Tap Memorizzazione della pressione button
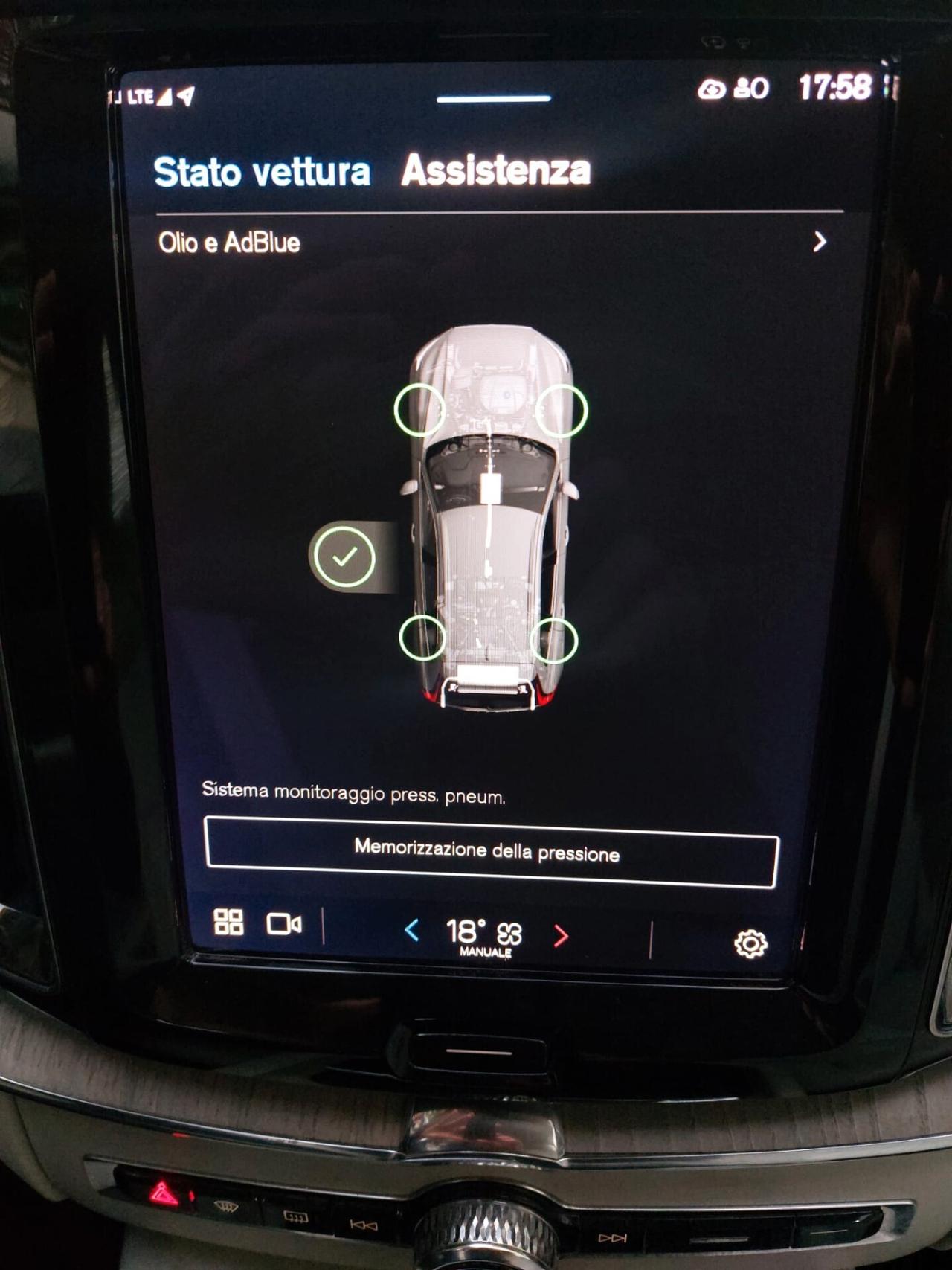This screenshot has width=952, height=1270. click(x=491, y=852)
